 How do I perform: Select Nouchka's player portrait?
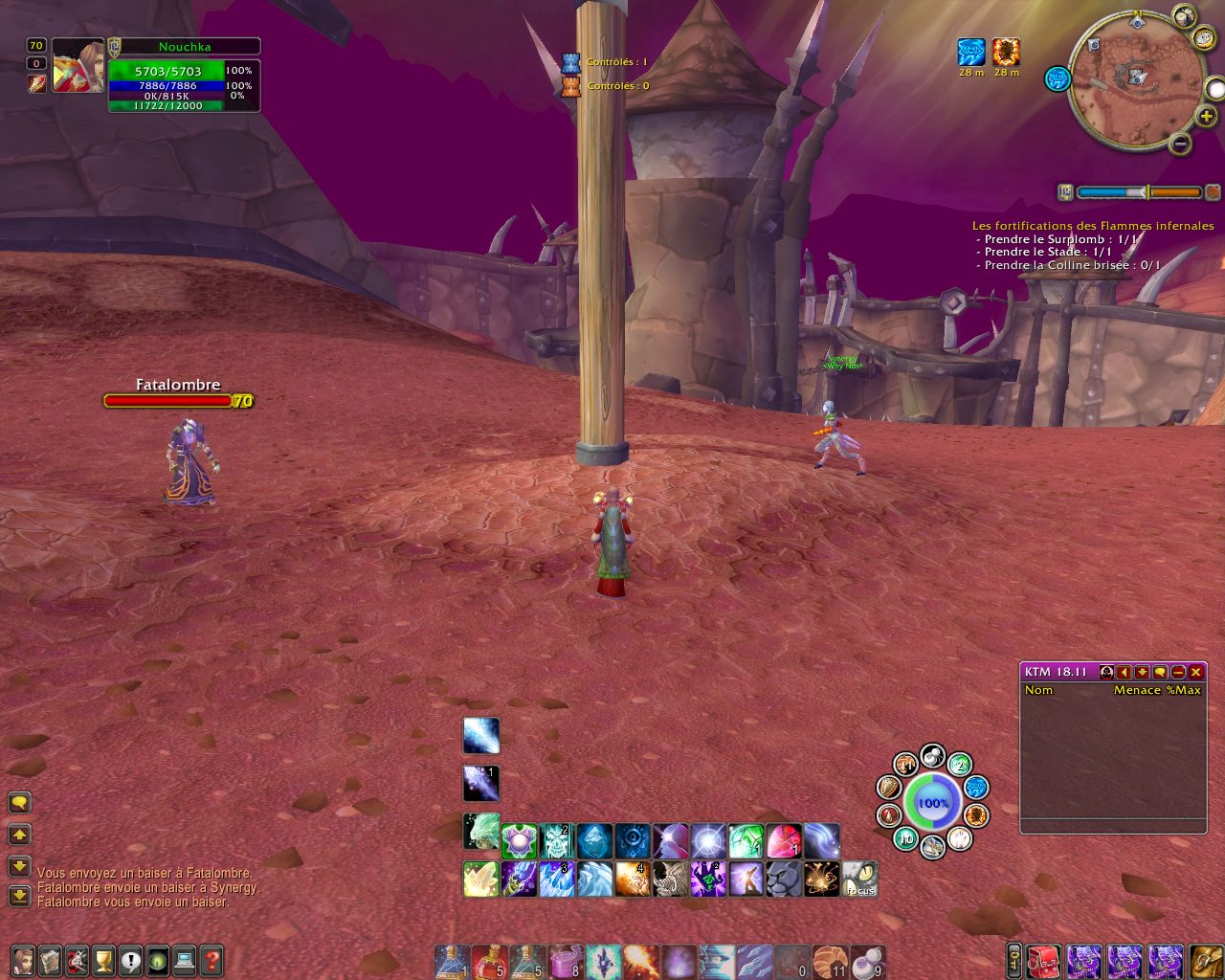tap(78, 66)
